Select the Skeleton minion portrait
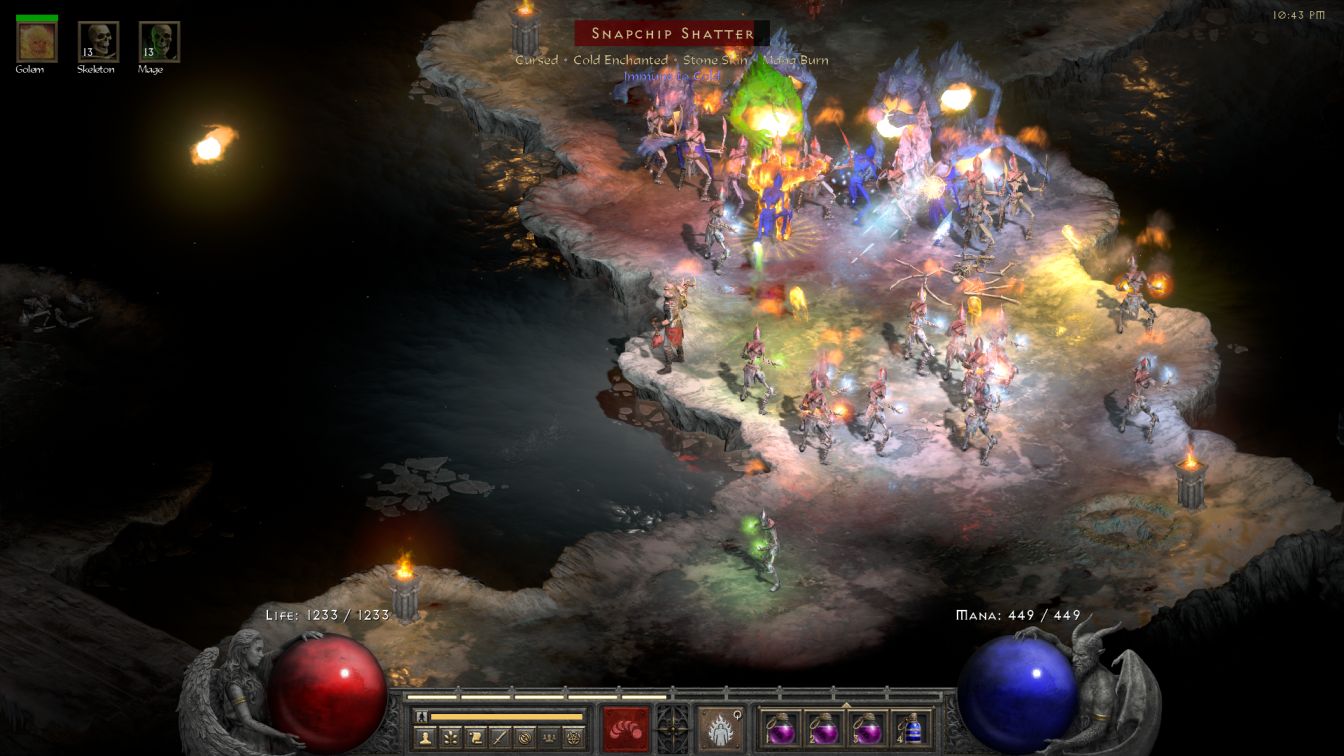Viewport: 1344px width, 756px height. point(98,42)
